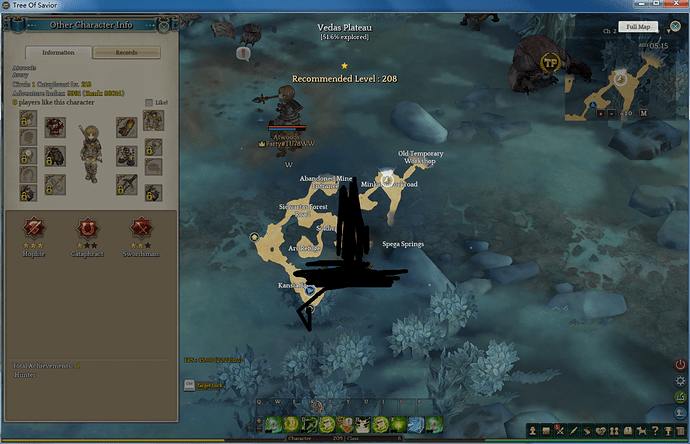Select the Information tab

click(58, 52)
